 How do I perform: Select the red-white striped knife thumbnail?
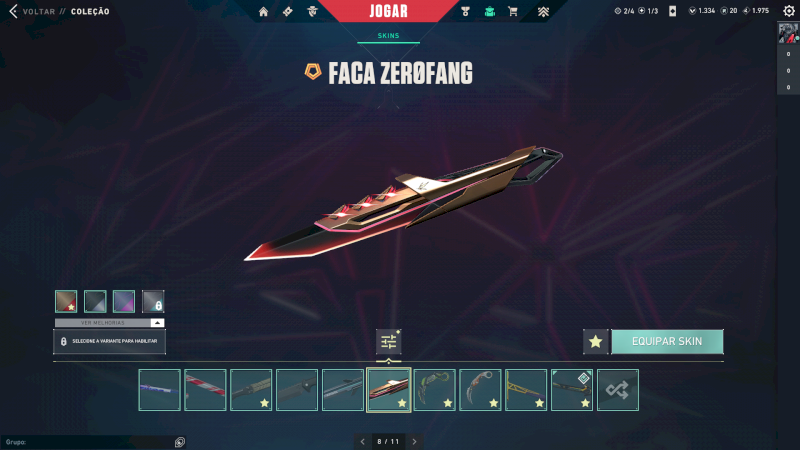206,390
